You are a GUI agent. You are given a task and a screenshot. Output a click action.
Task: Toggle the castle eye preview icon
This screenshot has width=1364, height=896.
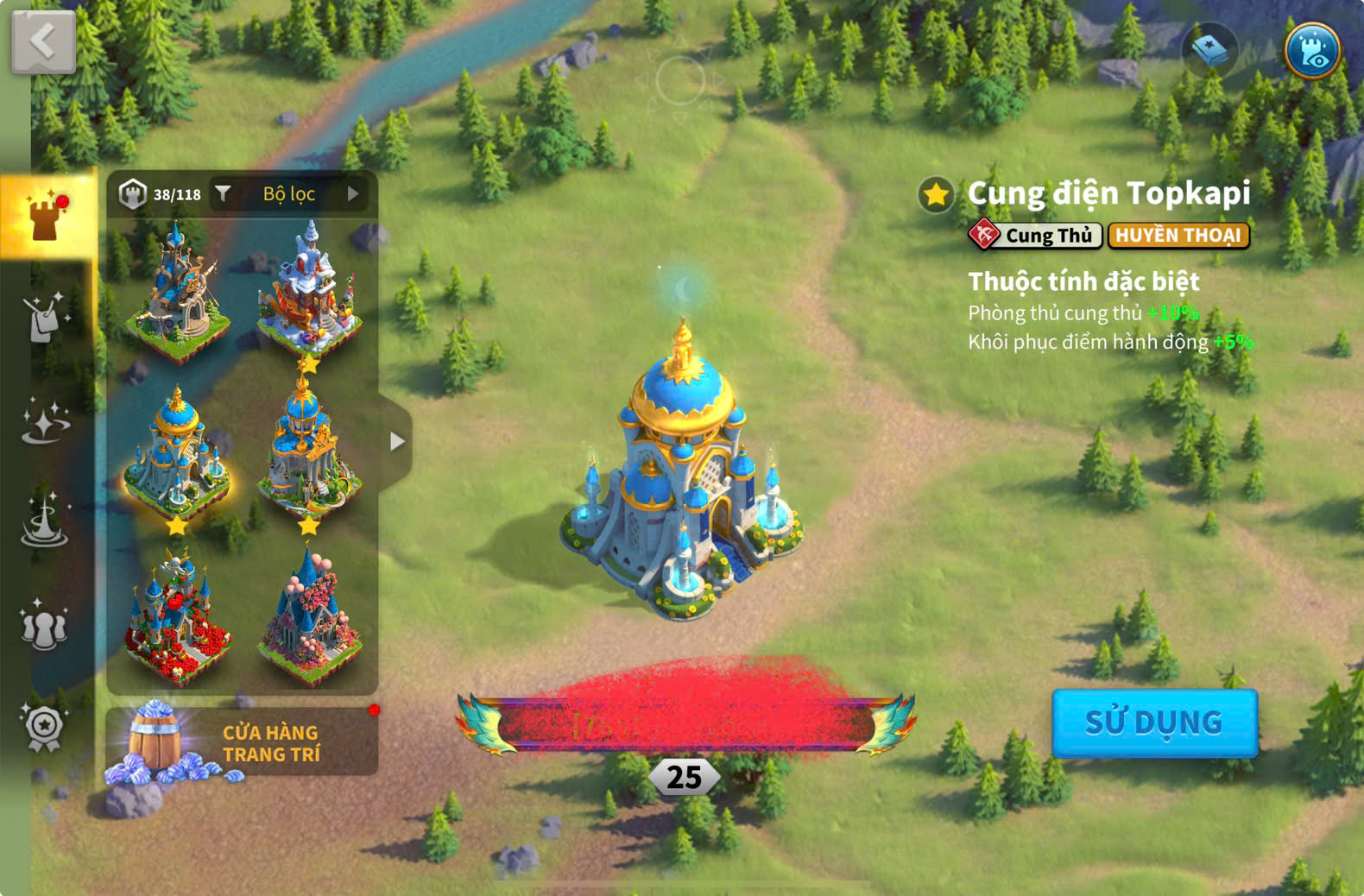tap(1311, 50)
